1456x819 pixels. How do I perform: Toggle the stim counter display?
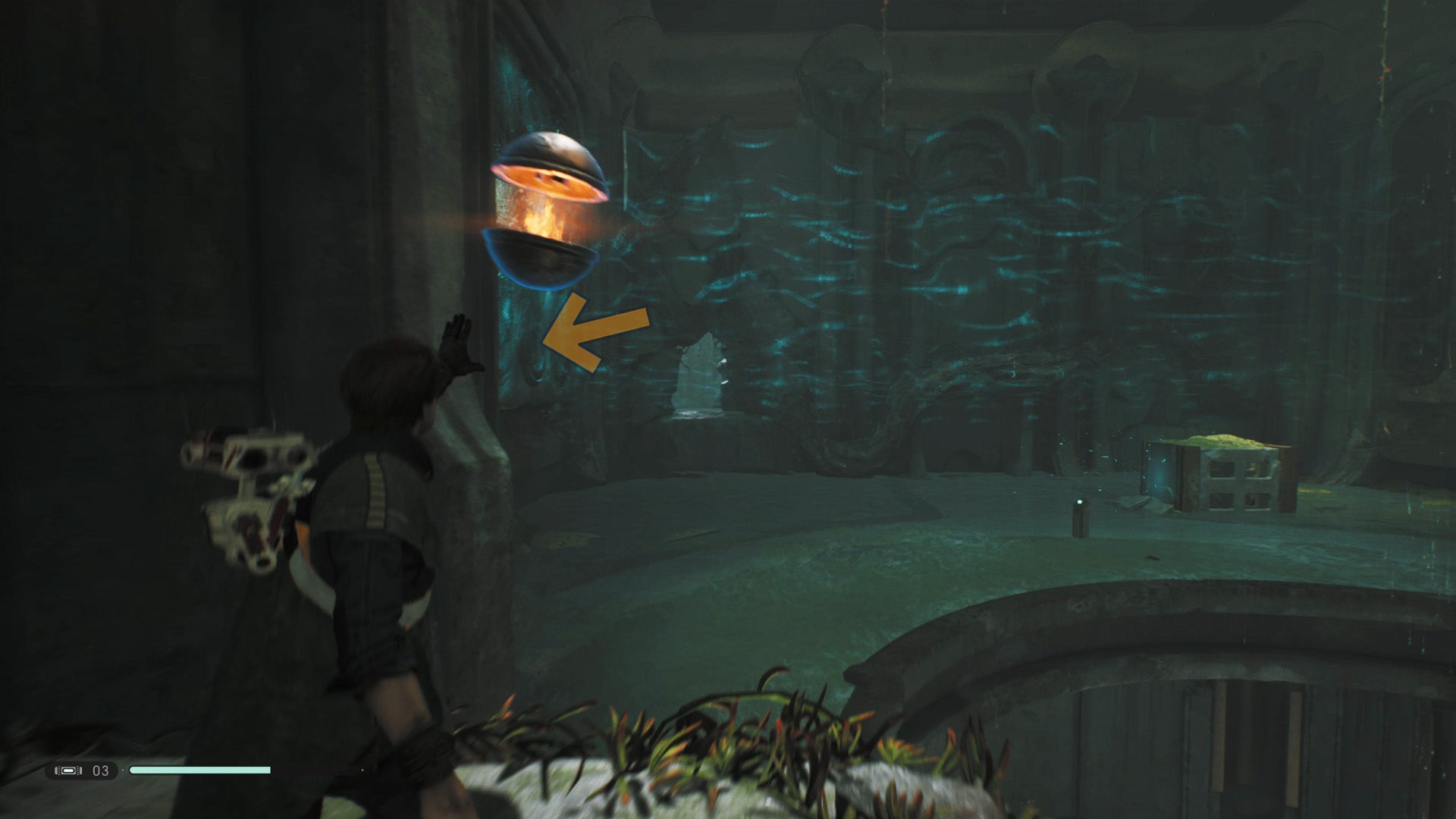99,769
